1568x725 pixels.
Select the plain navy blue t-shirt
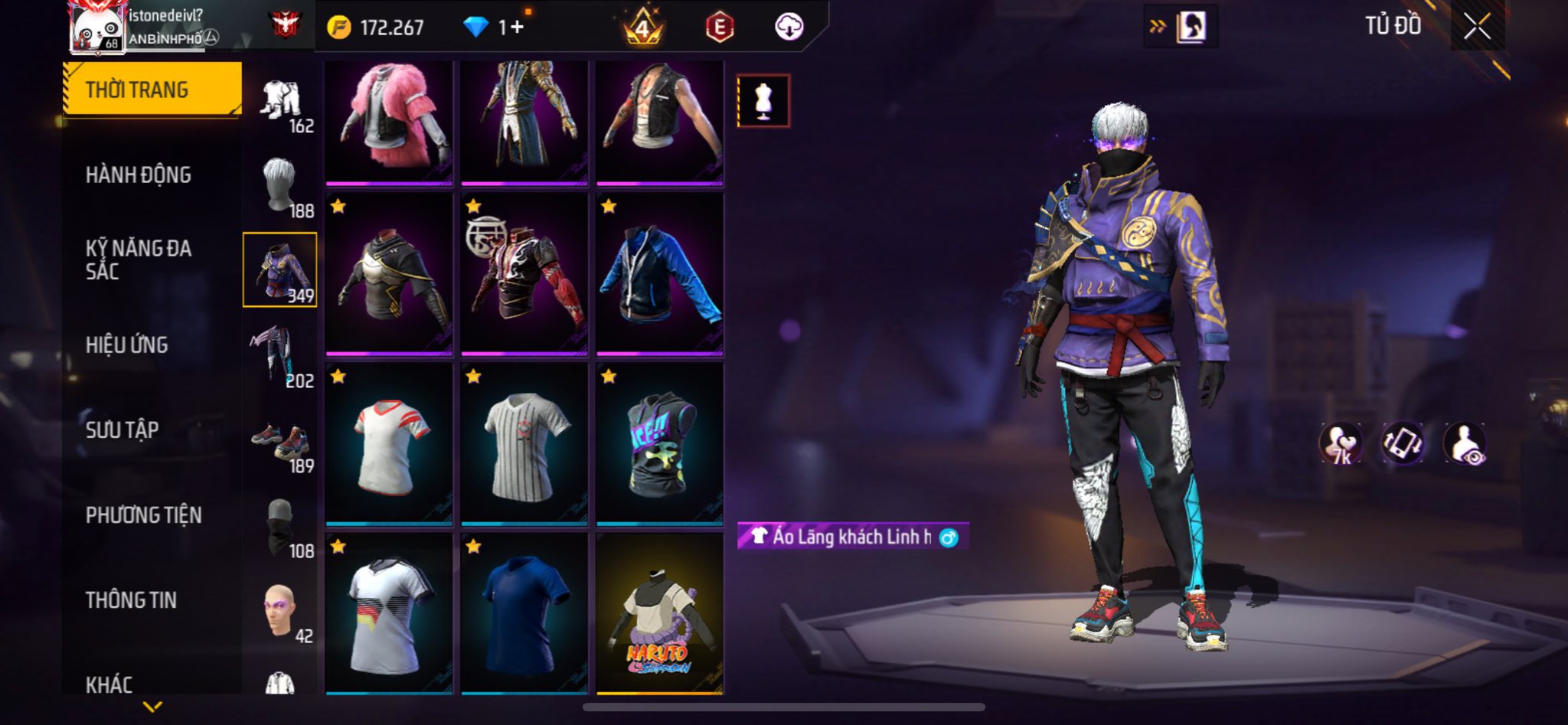click(x=524, y=614)
